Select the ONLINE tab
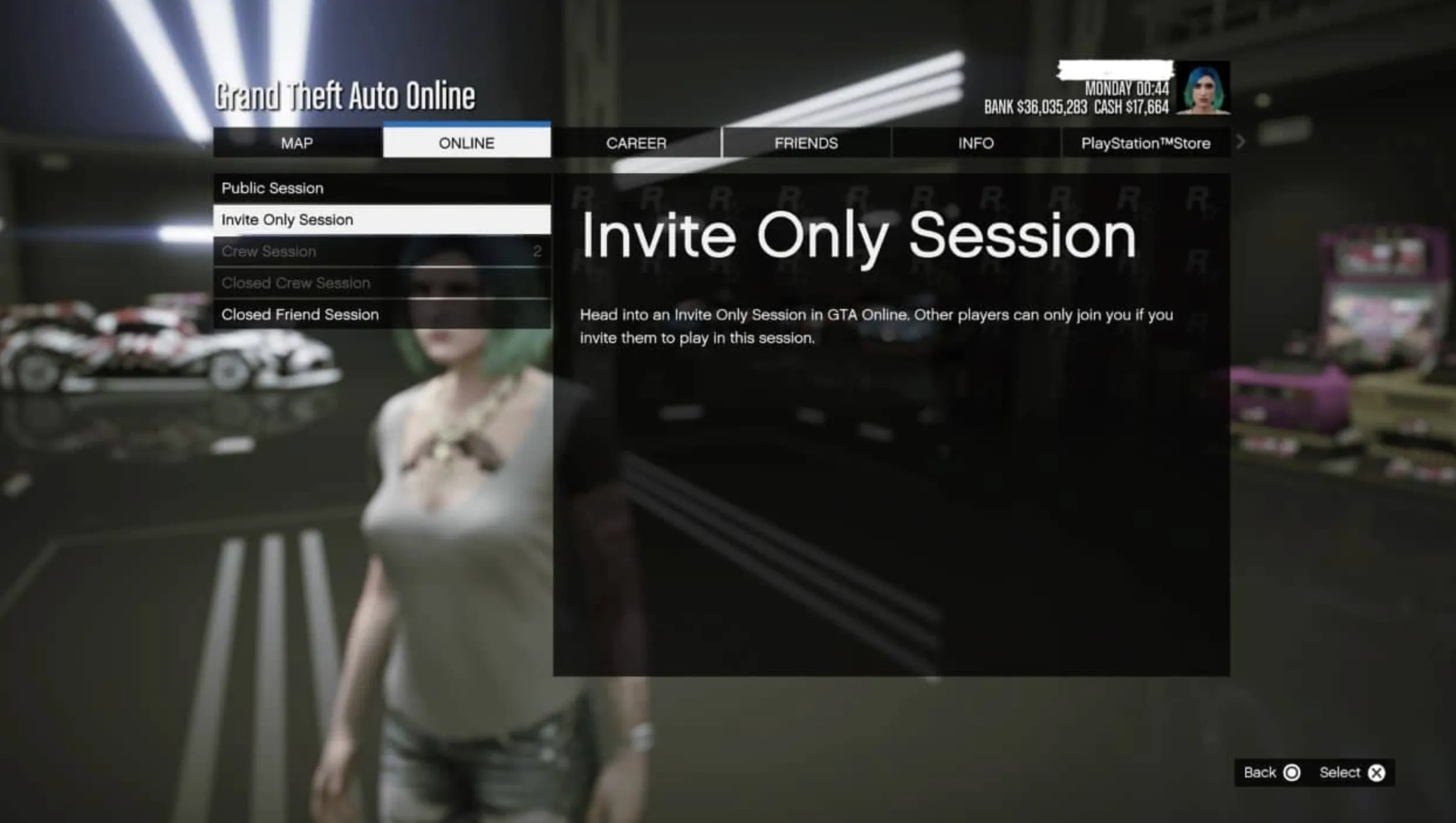This screenshot has width=1456, height=823. pyautogui.click(x=466, y=143)
